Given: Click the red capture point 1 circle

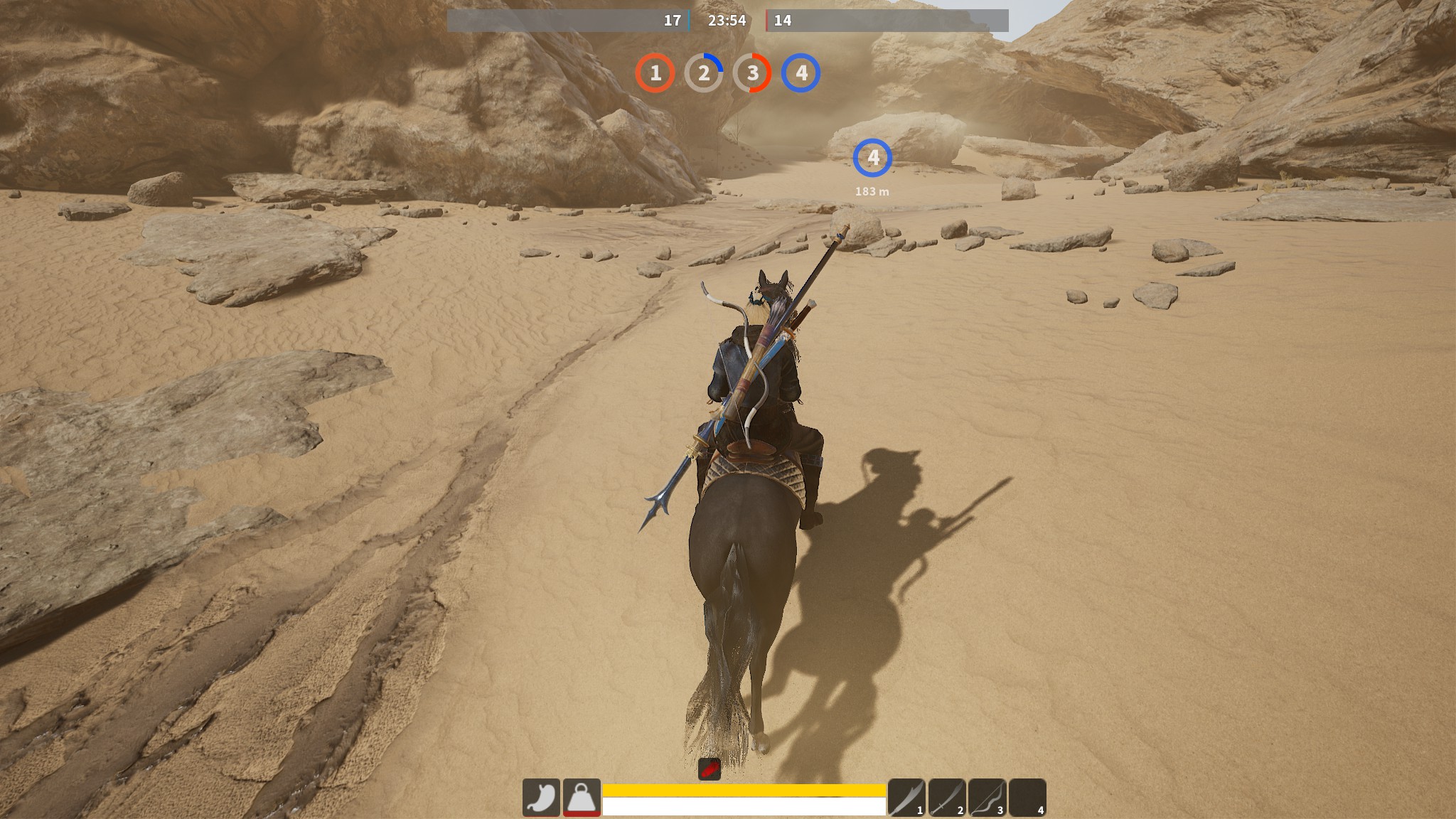Looking at the screenshot, I should pyautogui.click(x=658, y=72).
